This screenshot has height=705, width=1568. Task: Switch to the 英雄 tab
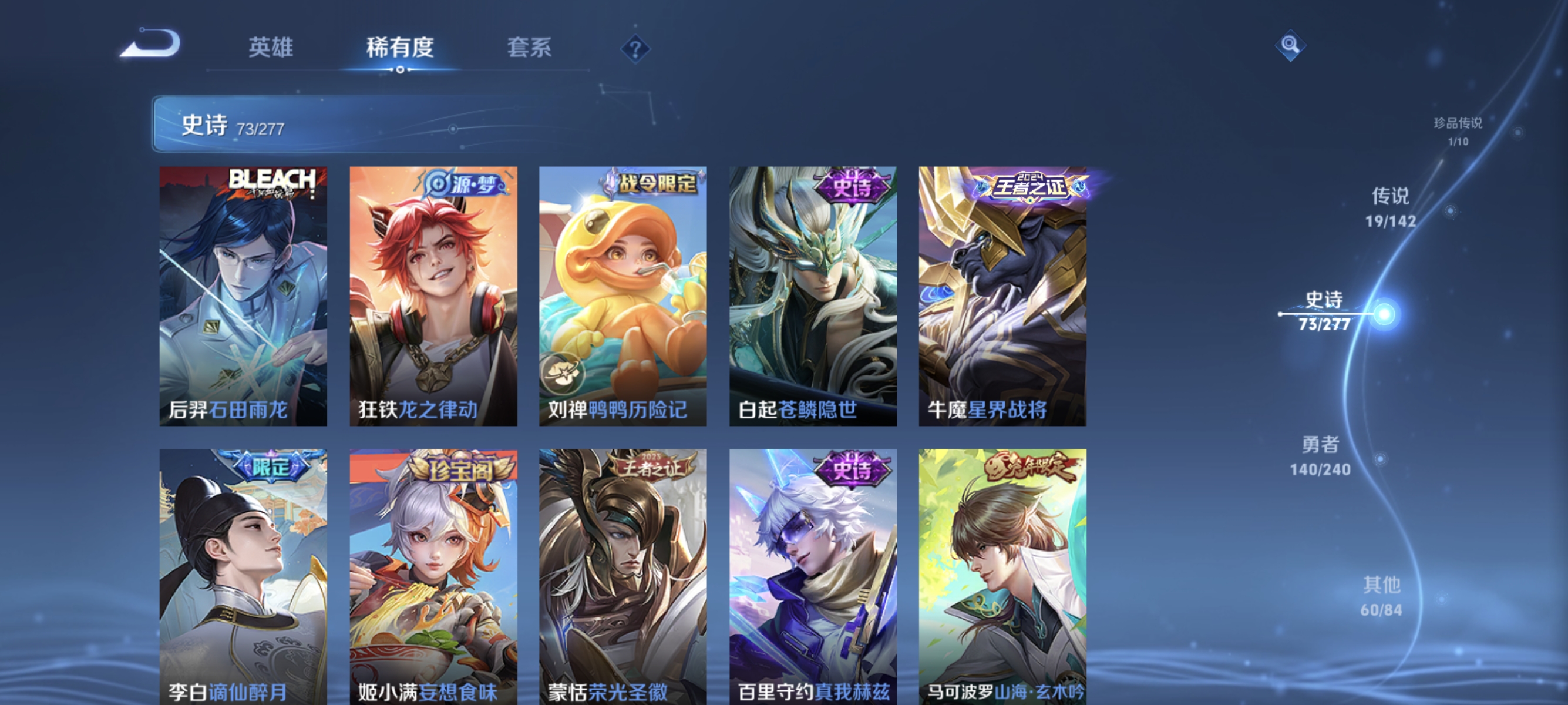(x=271, y=49)
